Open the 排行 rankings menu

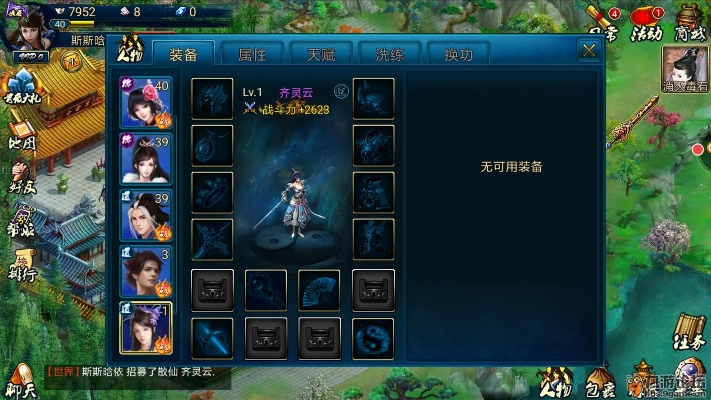[22, 264]
